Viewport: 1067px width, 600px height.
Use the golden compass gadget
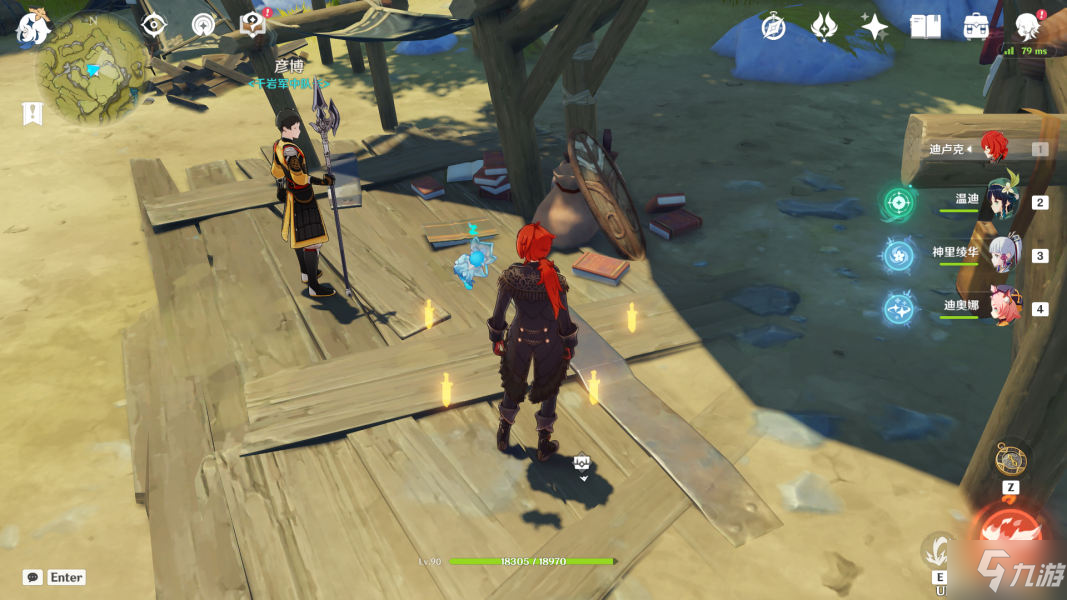click(1010, 460)
